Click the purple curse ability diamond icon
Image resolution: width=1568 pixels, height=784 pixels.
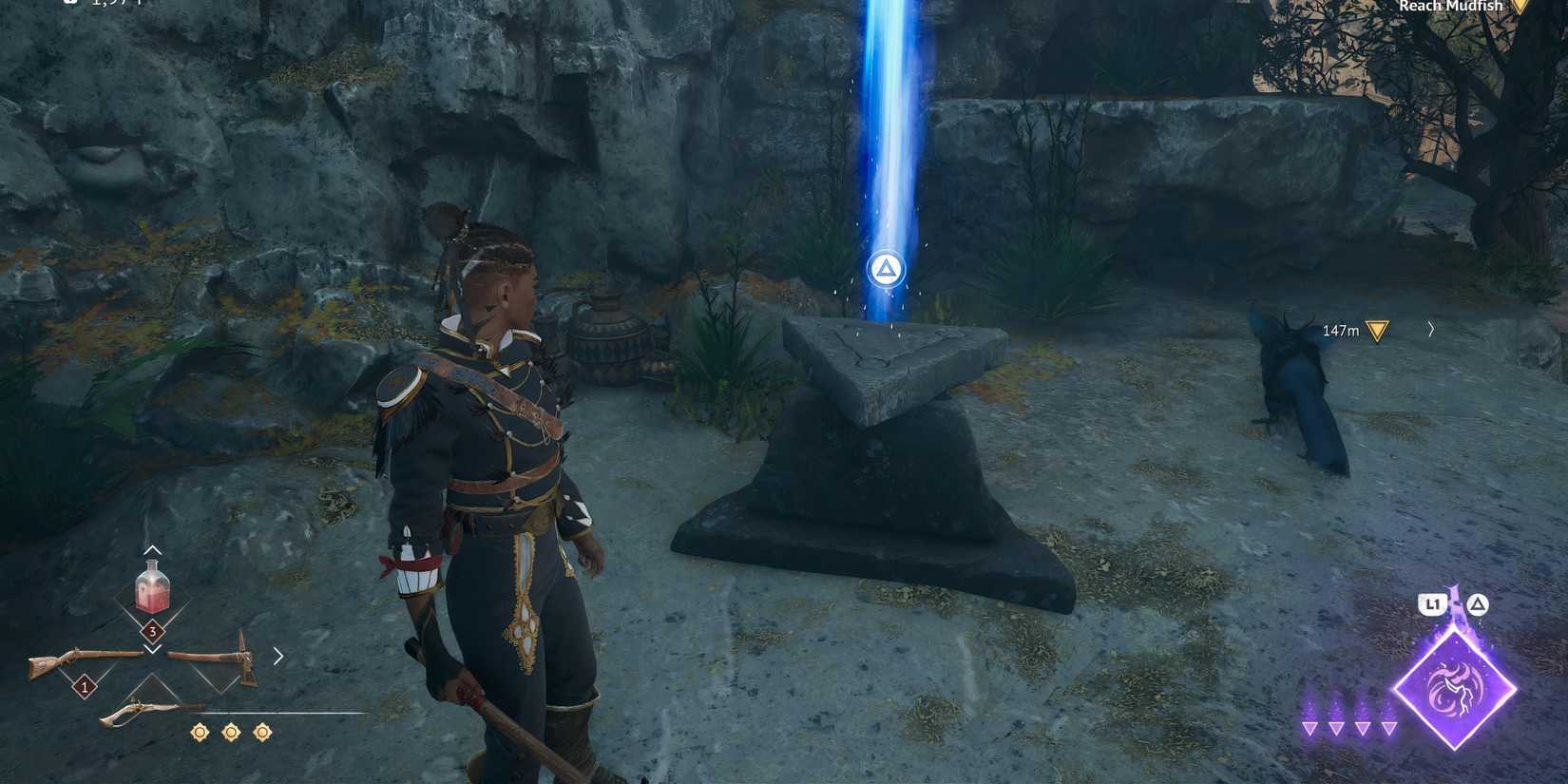pos(1454,690)
